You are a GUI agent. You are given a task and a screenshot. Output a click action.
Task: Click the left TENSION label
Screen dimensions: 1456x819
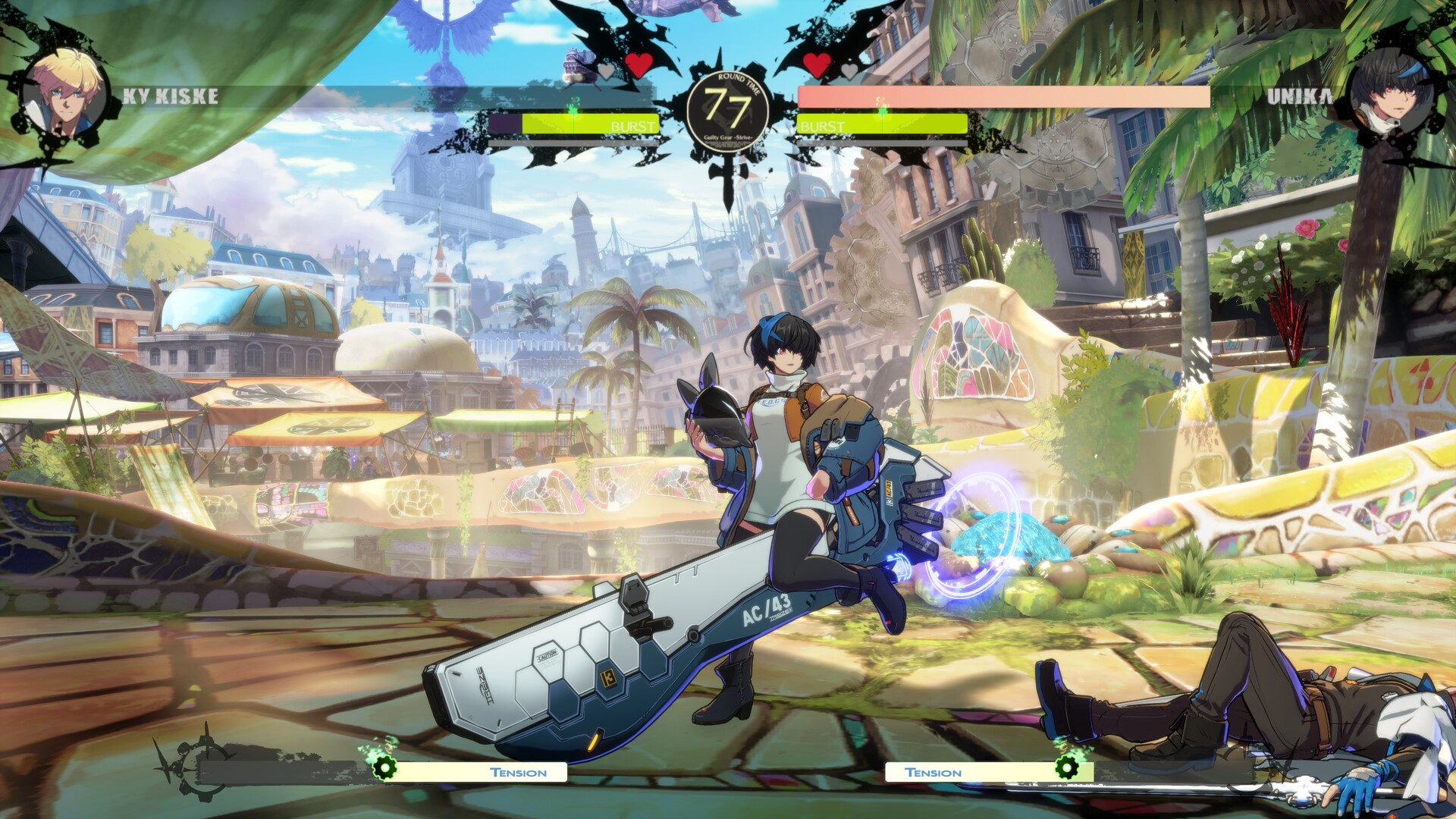point(516,772)
